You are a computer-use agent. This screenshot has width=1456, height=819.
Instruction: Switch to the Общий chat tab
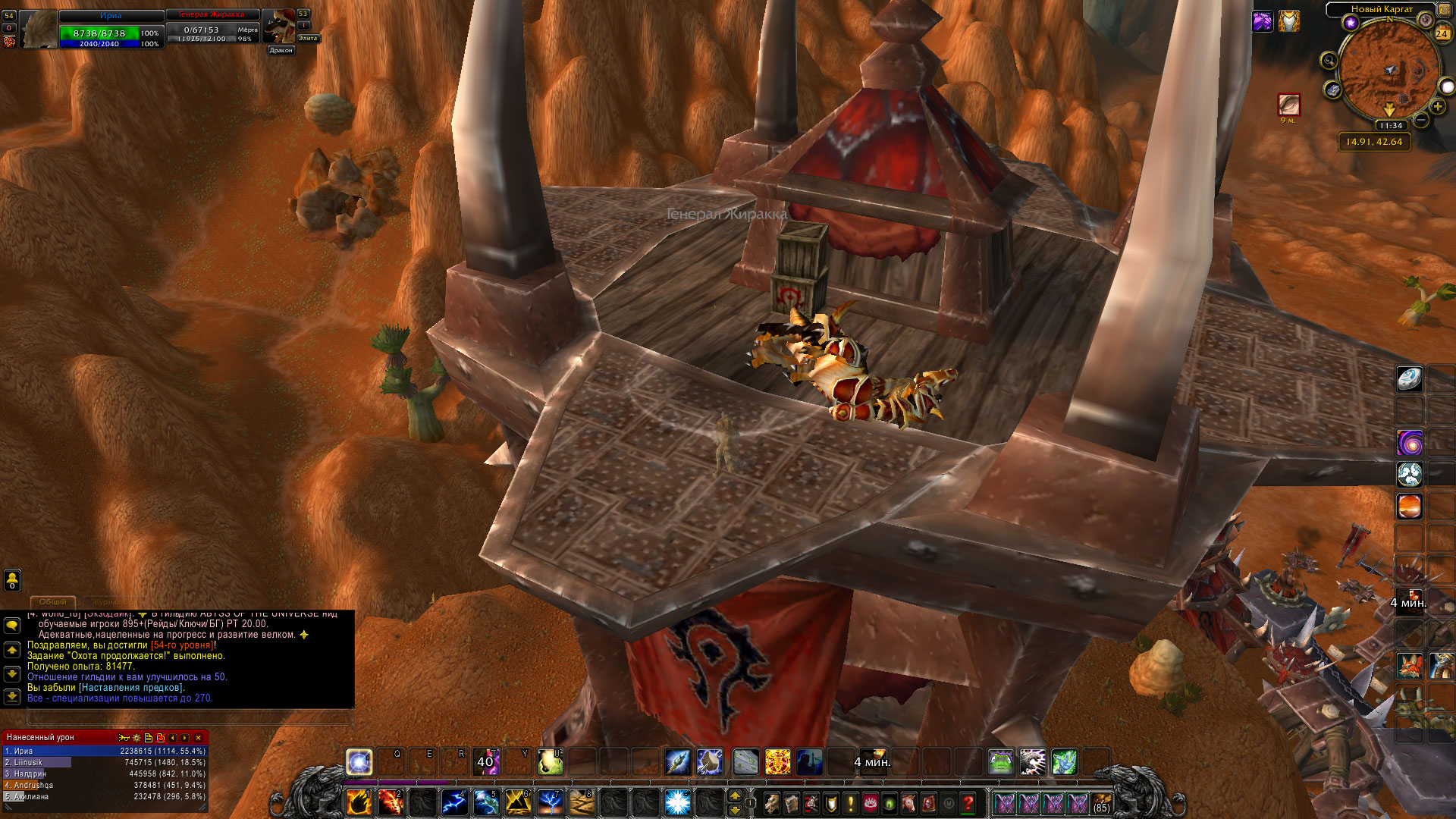pos(53,601)
